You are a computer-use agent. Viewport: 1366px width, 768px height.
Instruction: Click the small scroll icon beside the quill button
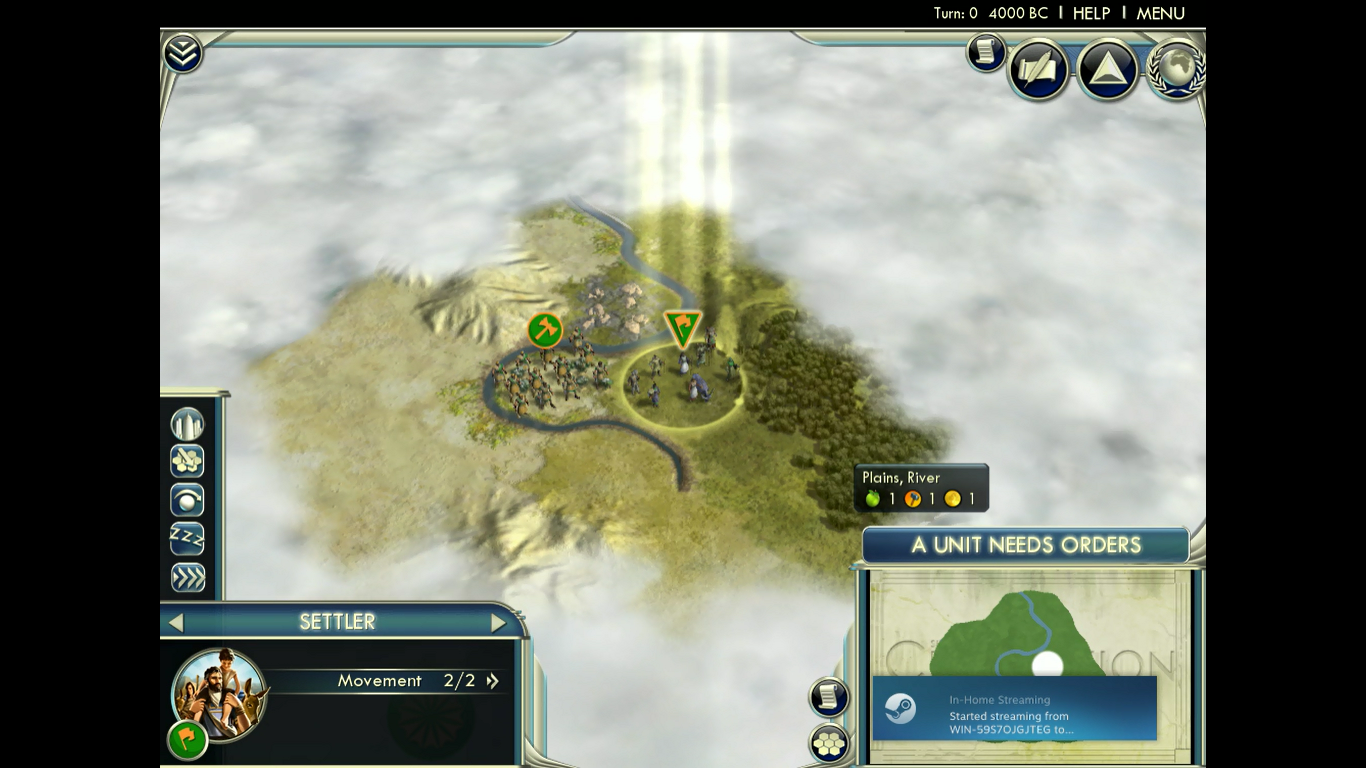[985, 52]
